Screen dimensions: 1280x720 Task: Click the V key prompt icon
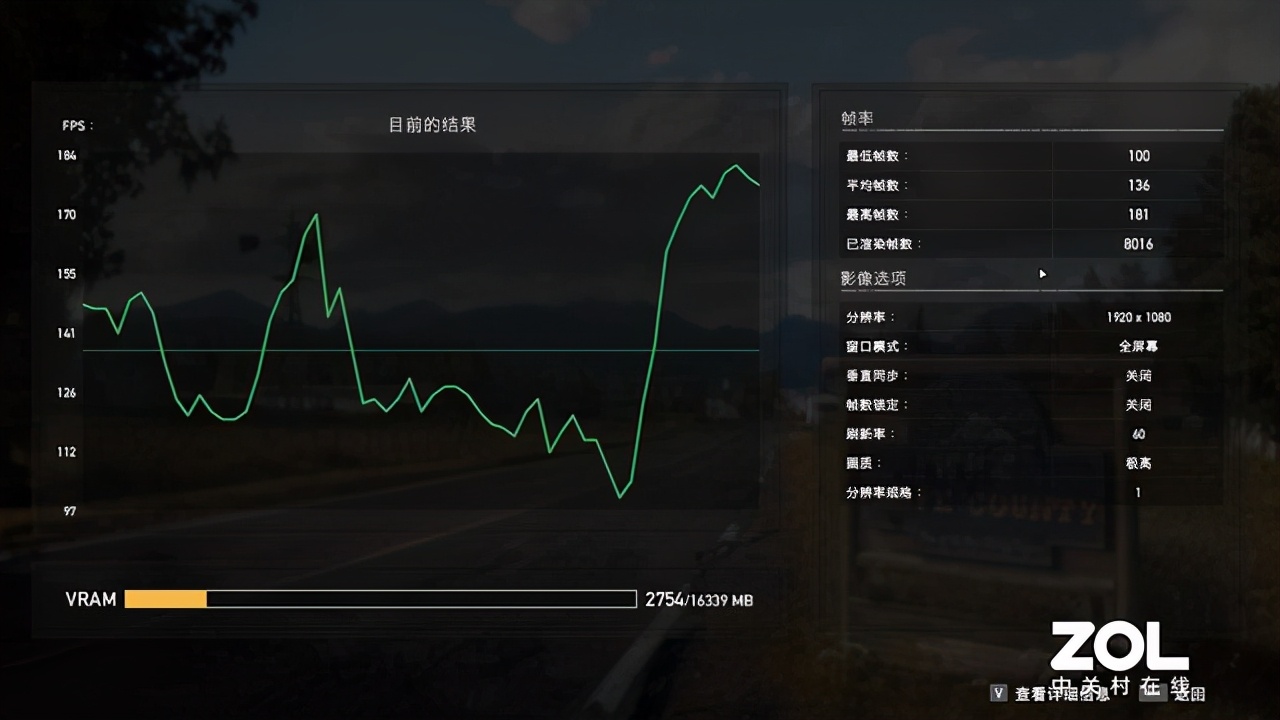(997, 691)
